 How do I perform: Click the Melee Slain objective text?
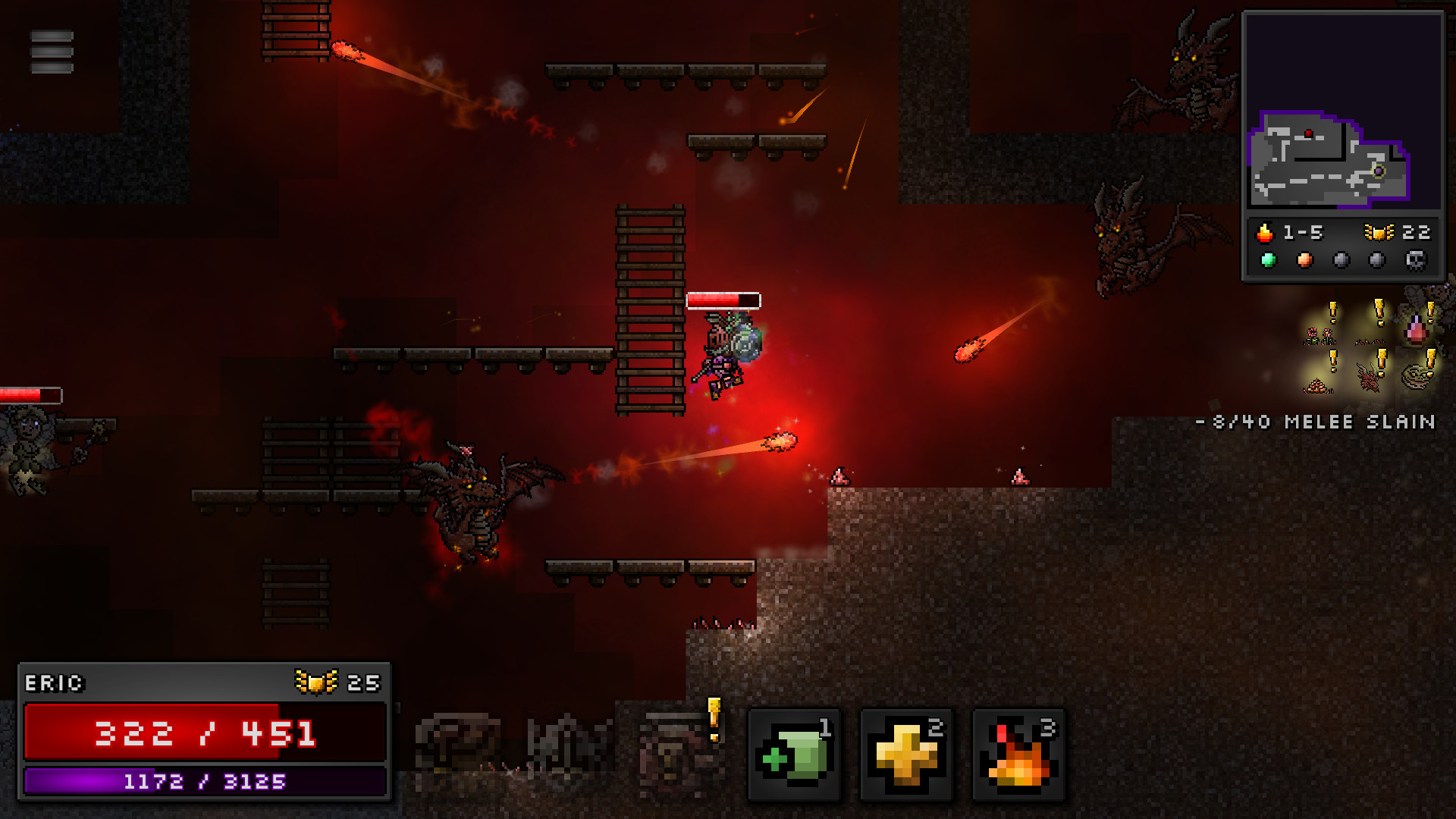[x=1316, y=422]
